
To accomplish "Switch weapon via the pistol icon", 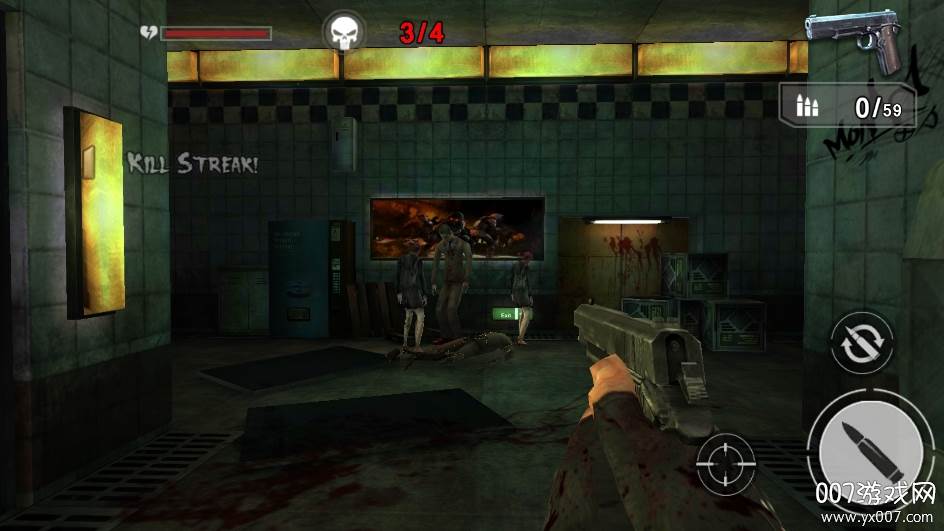I will [855, 40].
